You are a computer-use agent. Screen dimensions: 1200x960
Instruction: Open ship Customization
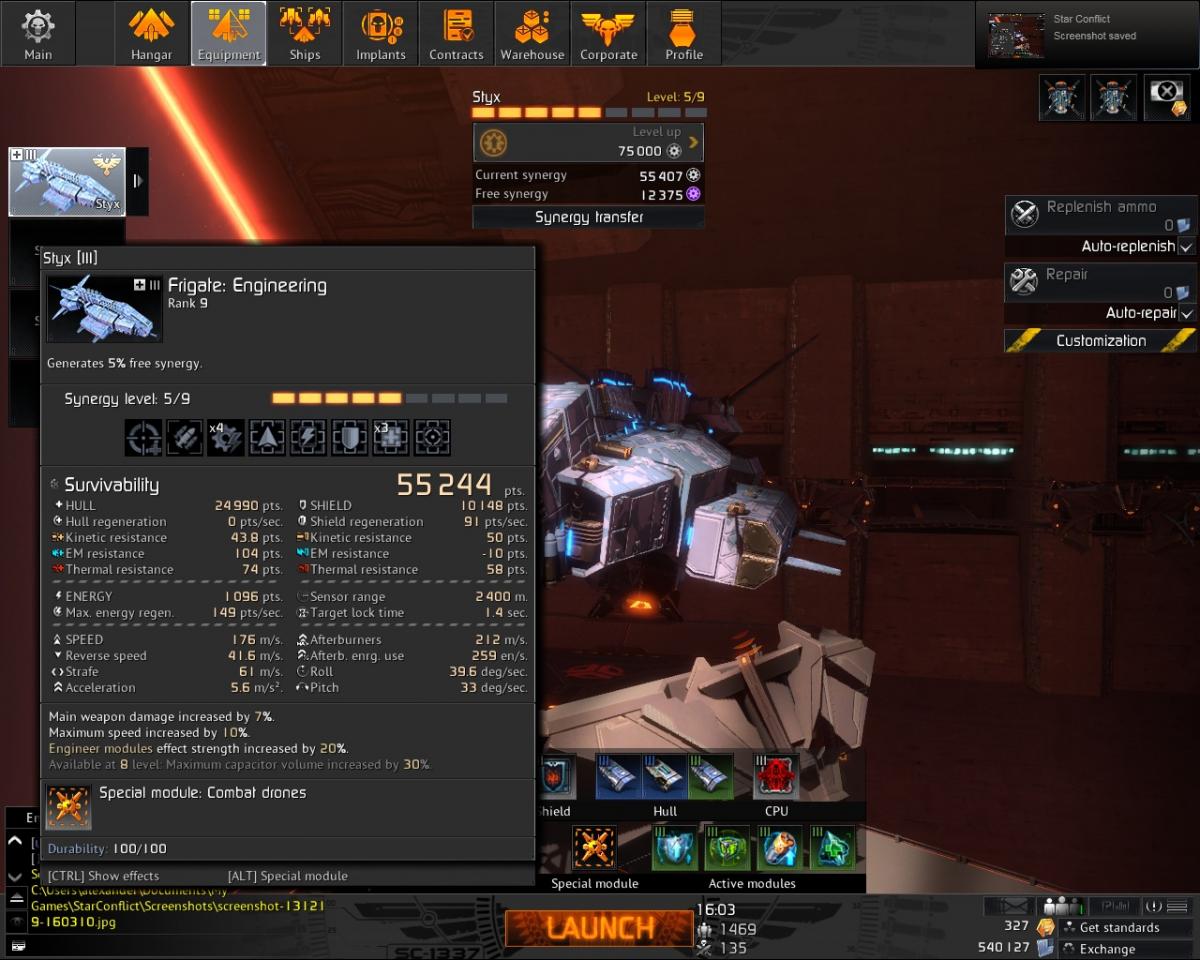click(1100, 341)
